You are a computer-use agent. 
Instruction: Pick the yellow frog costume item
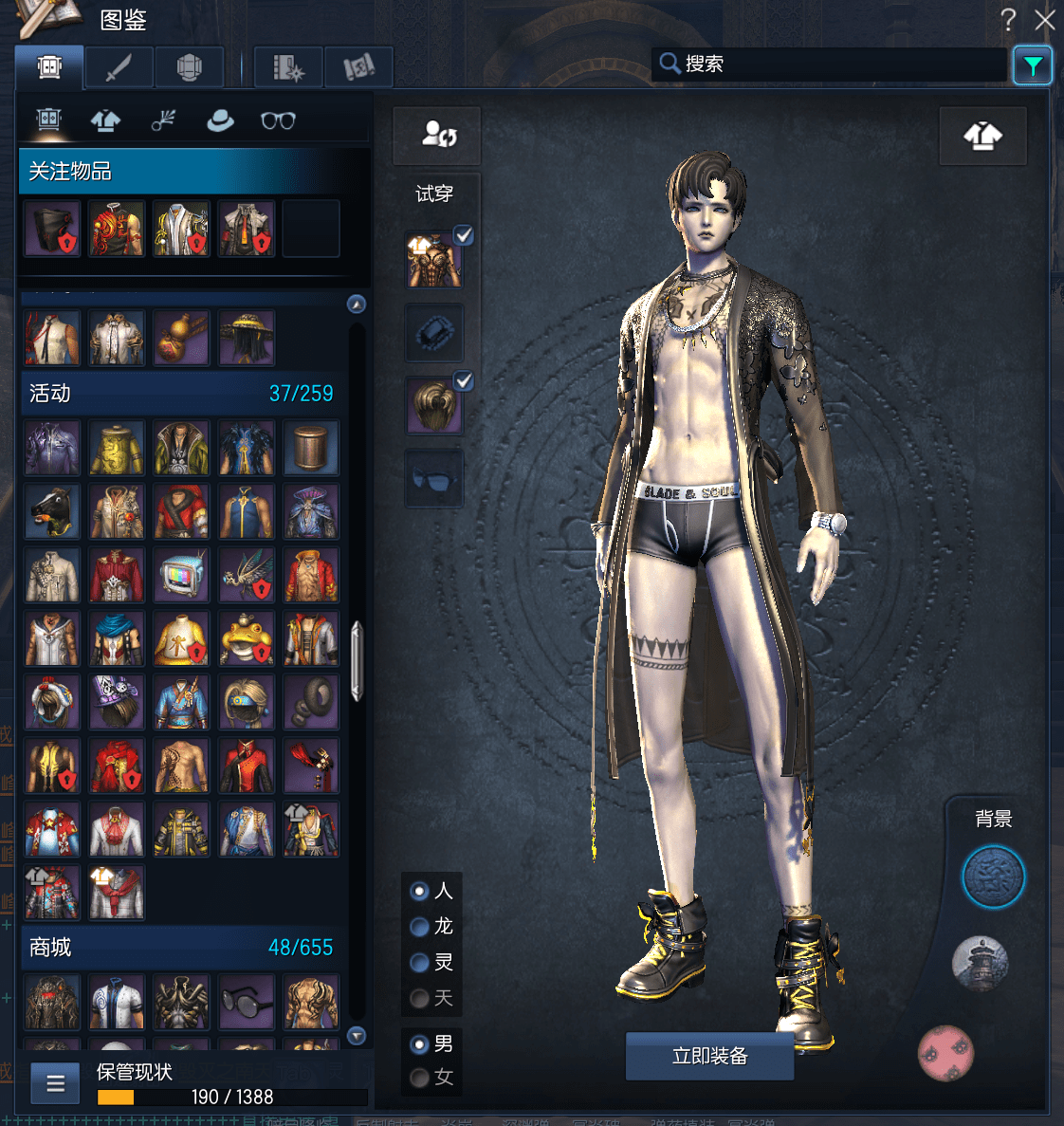[x=246, y=638]
